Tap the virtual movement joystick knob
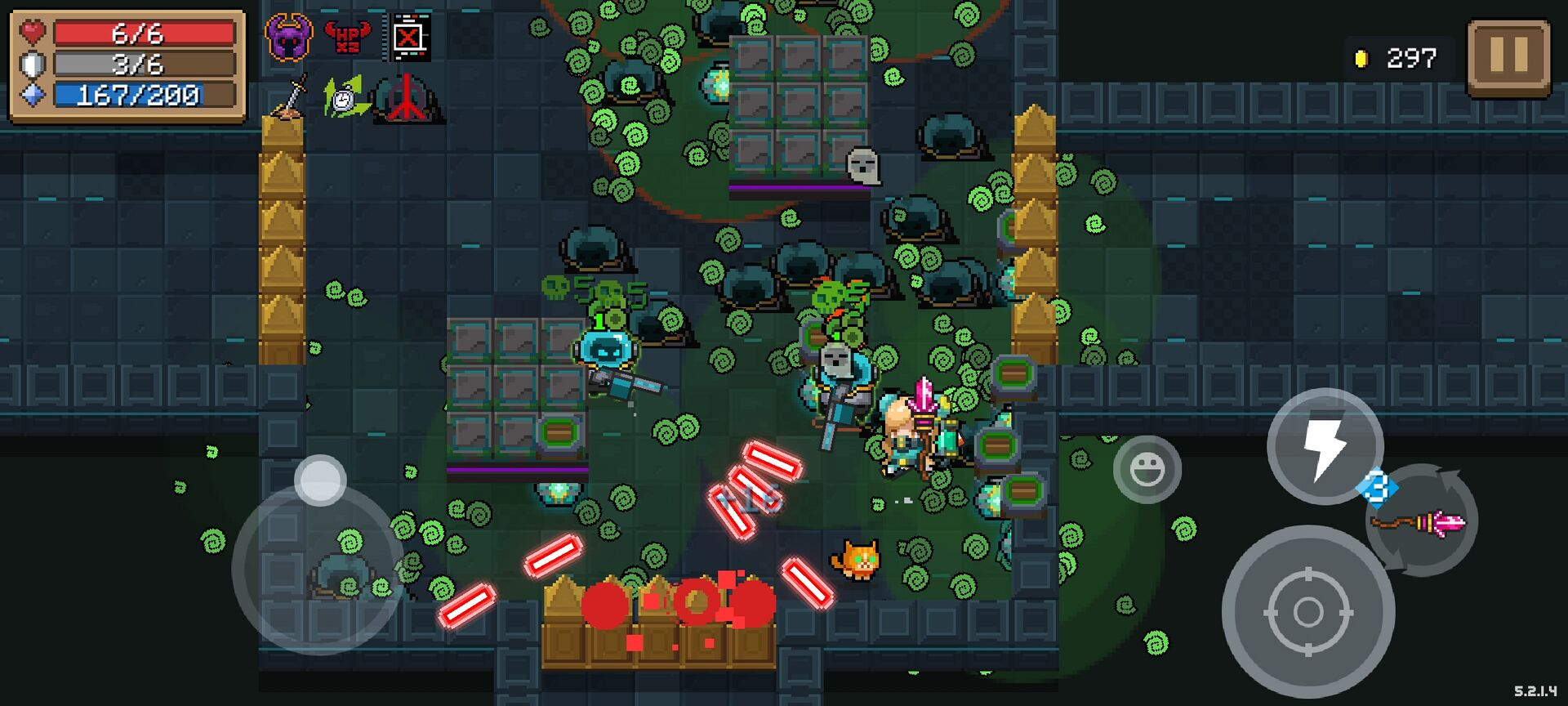The height and width of the screenshot is (706, 1568). click(320, 480)
